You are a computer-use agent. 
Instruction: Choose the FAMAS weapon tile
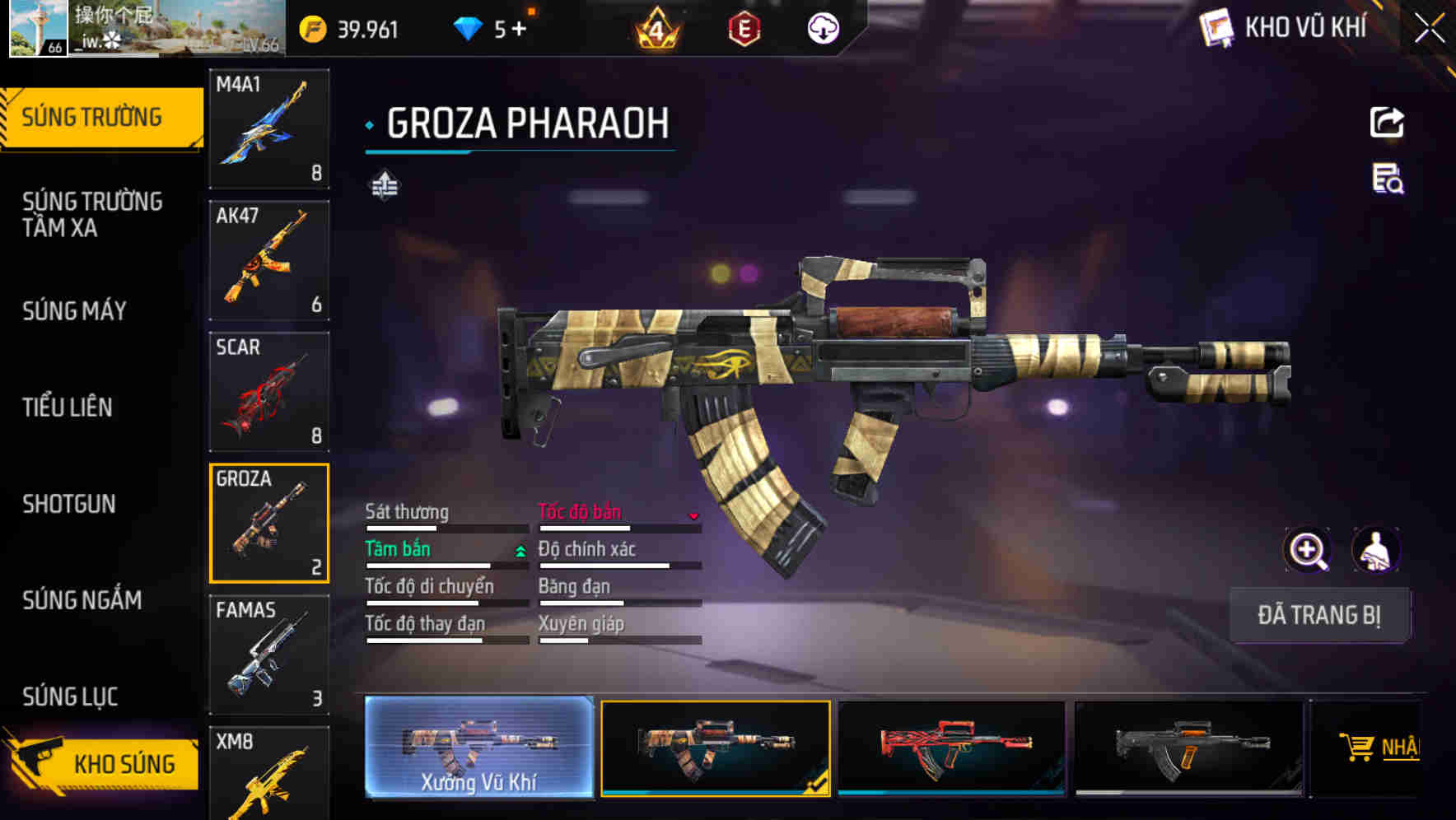269,655
